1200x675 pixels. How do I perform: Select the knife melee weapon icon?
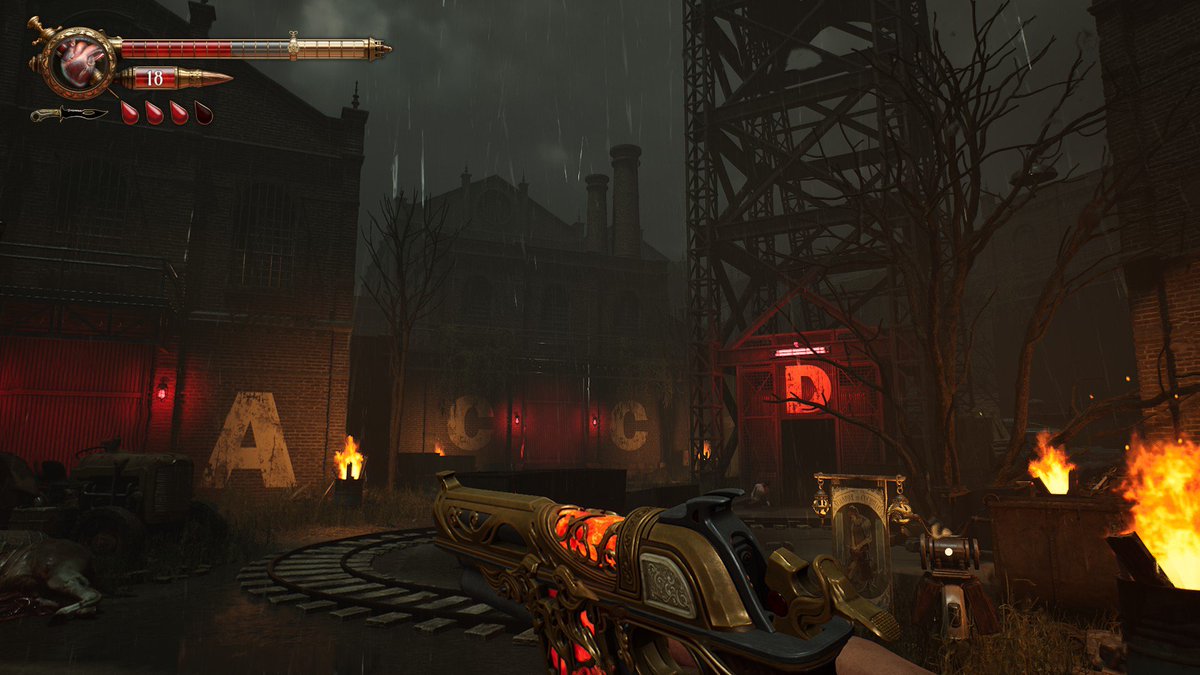[68, 114]
